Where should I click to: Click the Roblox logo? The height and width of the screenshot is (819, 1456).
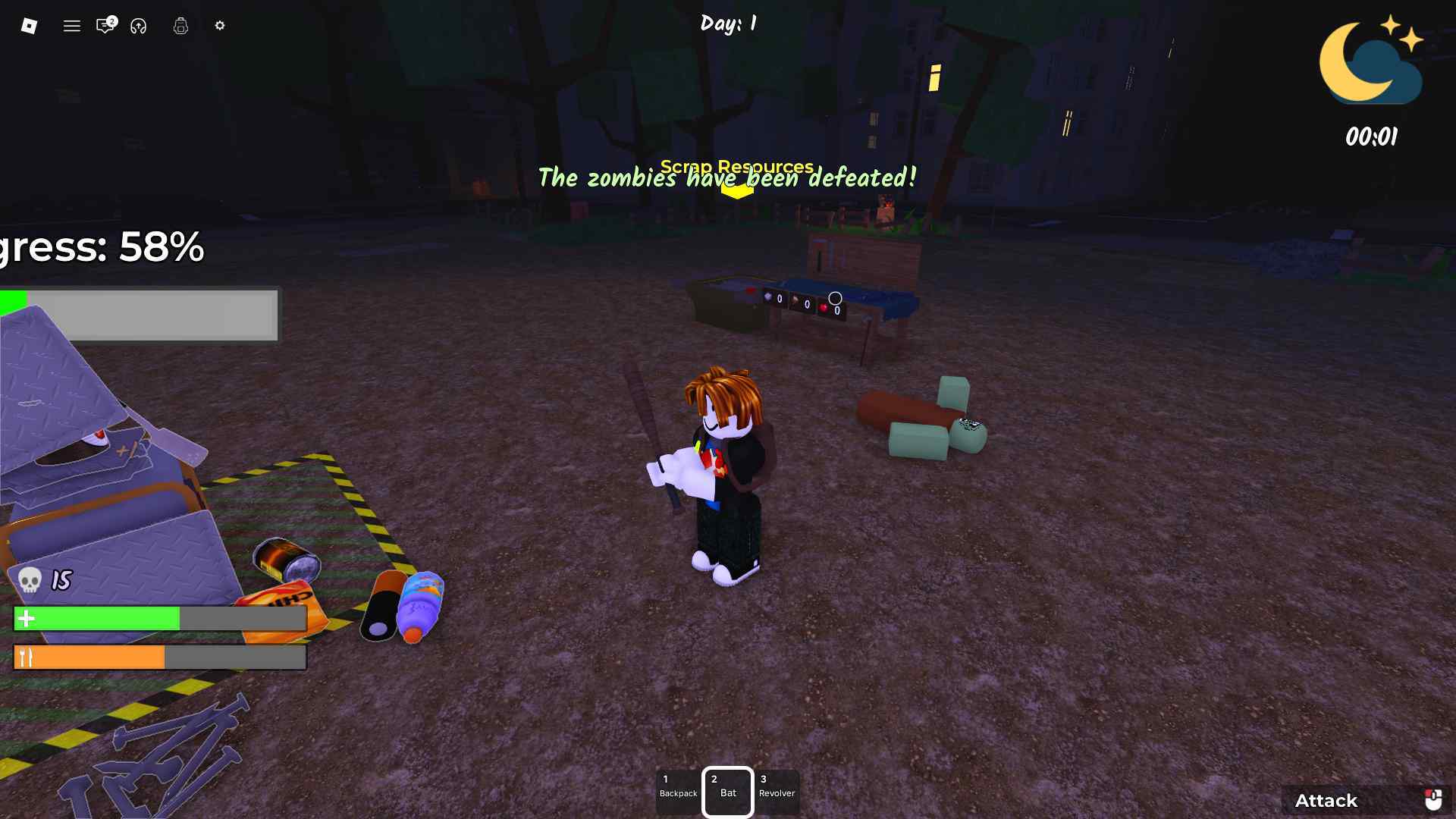pyautogui.click(x=30, y=26)
